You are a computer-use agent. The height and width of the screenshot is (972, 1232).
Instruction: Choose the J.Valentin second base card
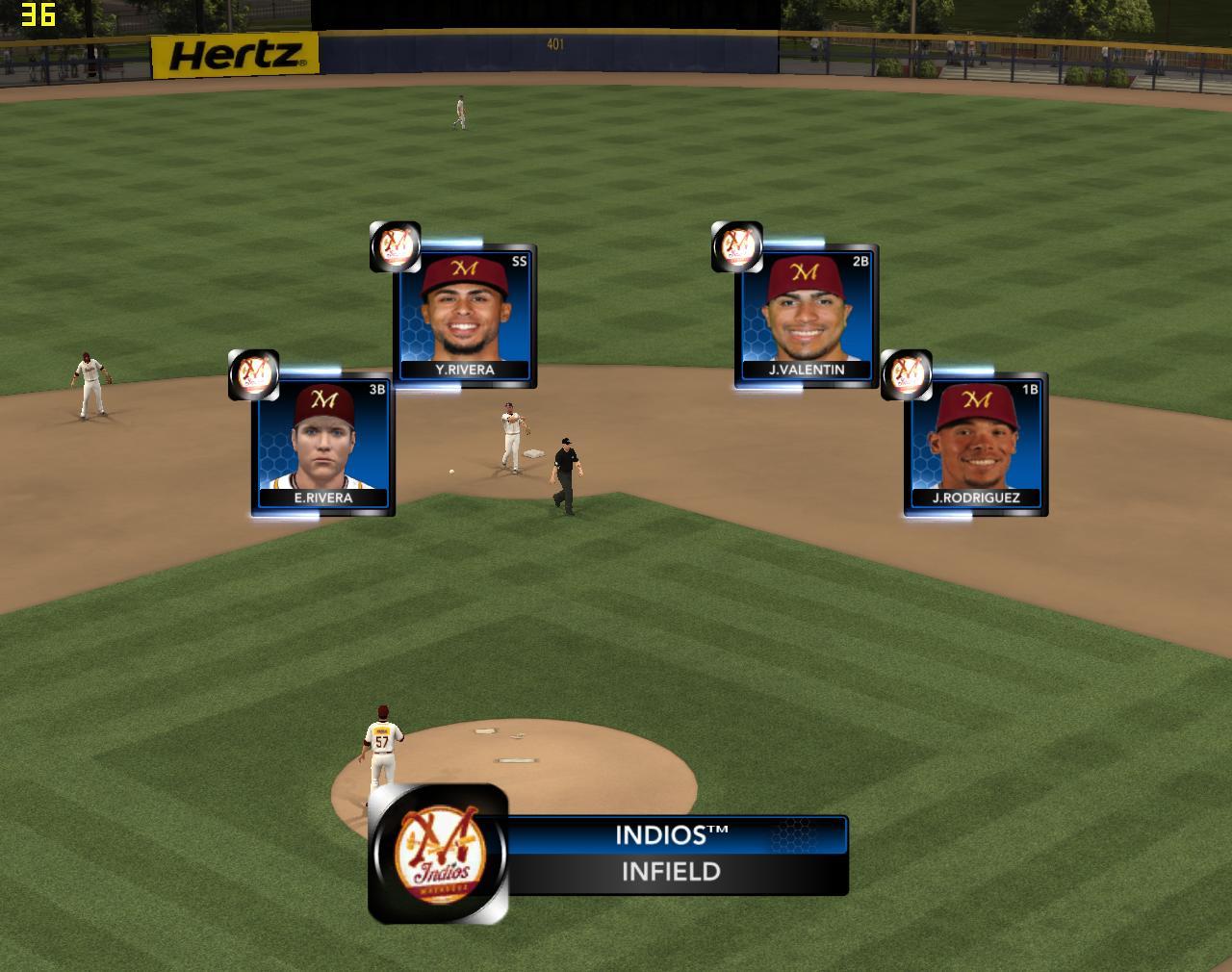806,316
